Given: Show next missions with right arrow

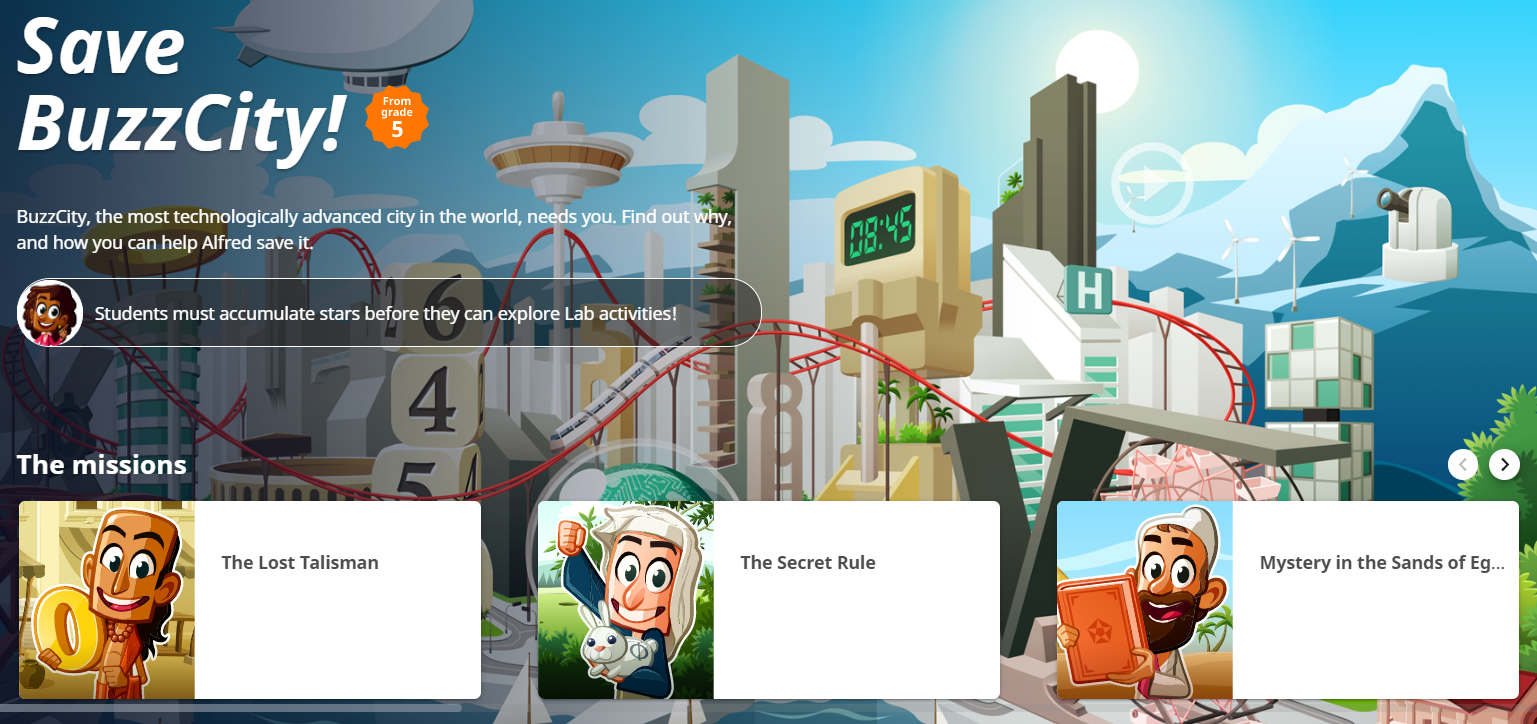Looking at the screenshot, I should tap(1504, 464).
